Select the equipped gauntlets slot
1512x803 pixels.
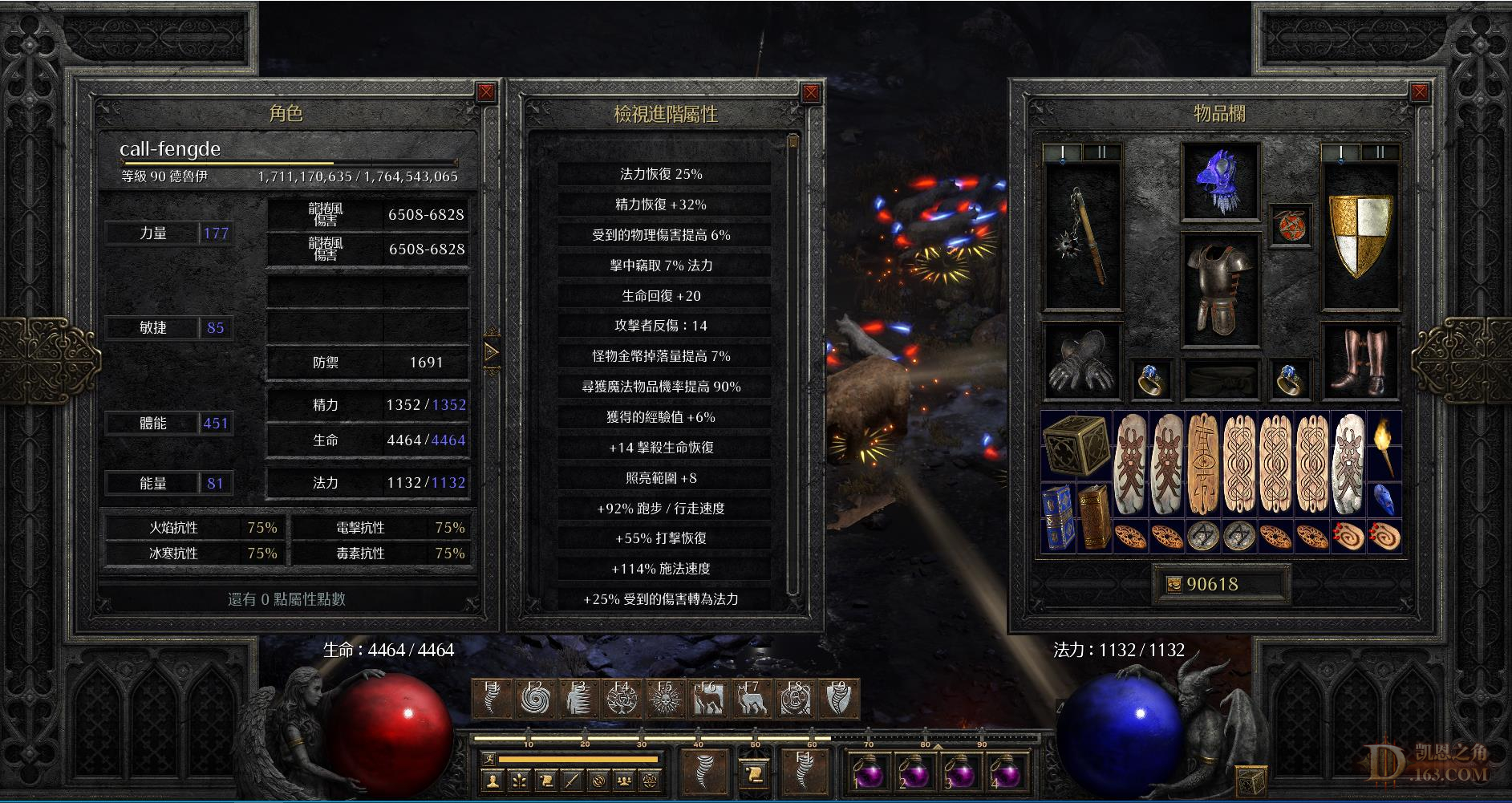pos(1082,361)
